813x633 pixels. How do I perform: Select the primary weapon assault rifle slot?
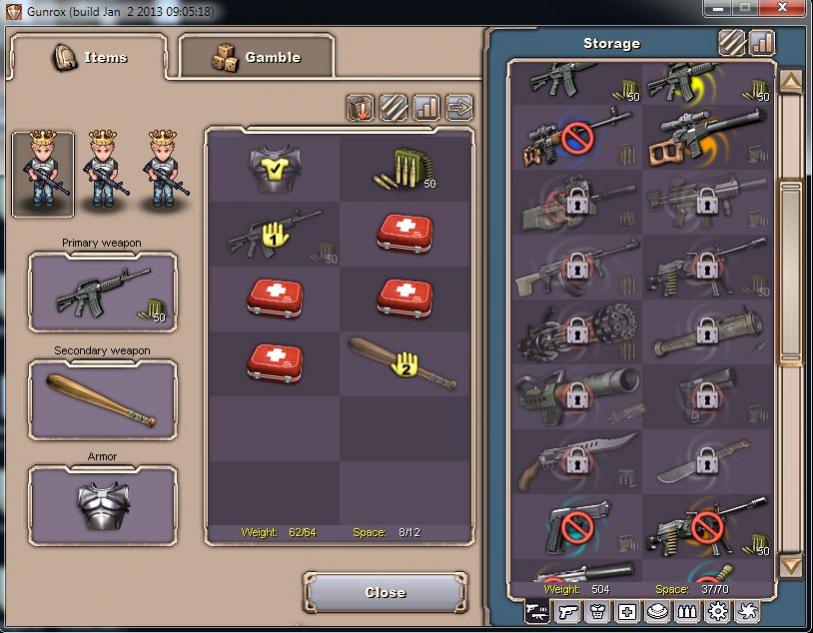(103, 291)
